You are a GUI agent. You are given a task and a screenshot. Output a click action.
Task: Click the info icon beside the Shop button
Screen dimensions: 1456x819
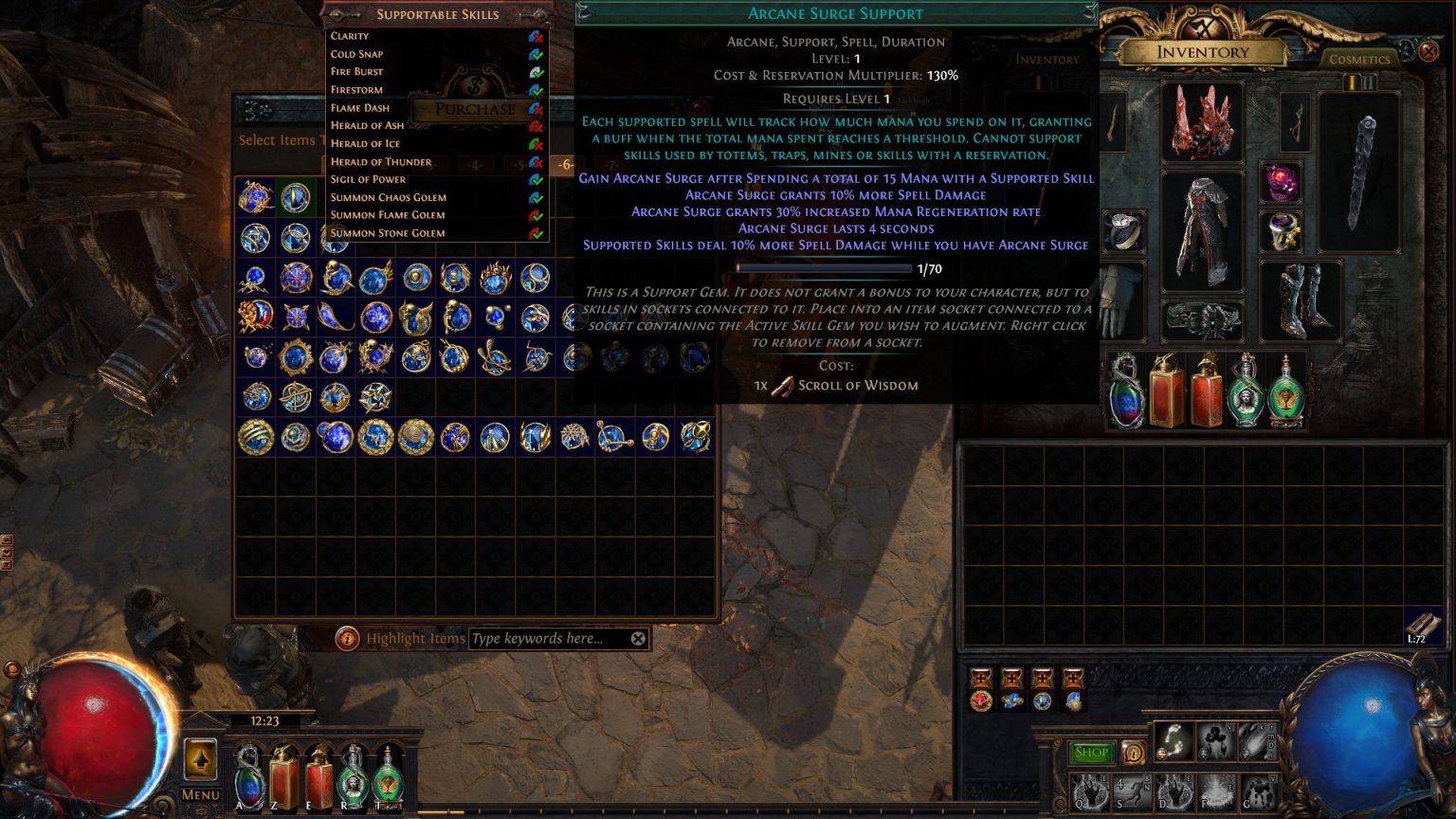point(1135,753)
